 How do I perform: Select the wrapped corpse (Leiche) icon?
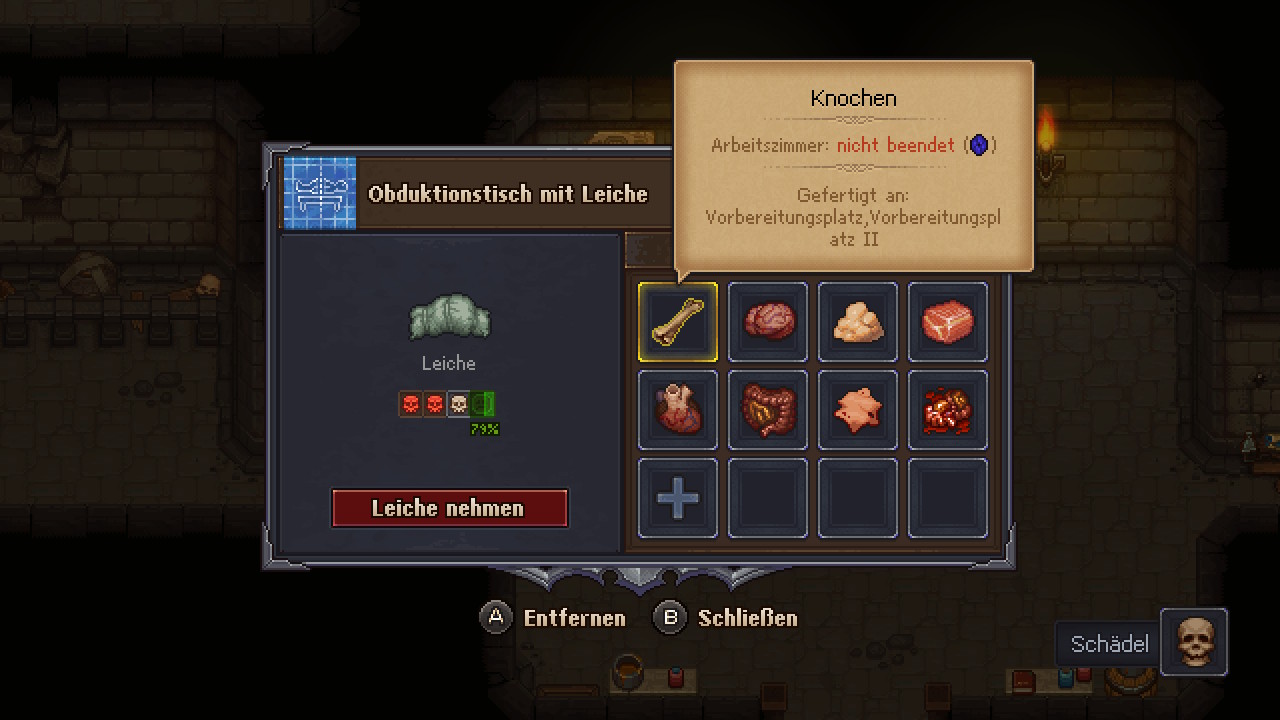(x=449, y=317)
